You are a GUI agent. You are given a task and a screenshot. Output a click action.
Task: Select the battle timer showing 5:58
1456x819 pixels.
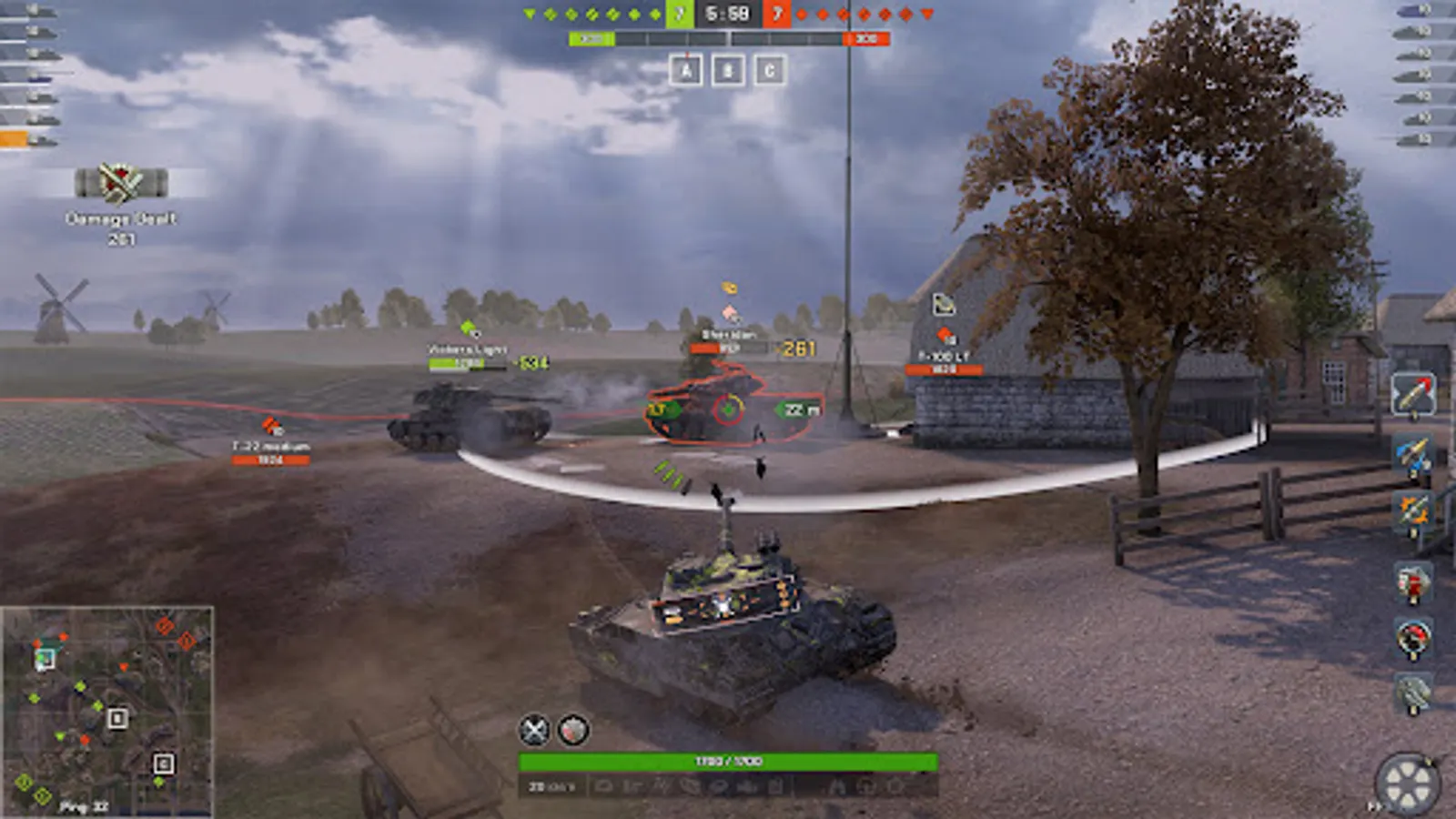point(728,13)
